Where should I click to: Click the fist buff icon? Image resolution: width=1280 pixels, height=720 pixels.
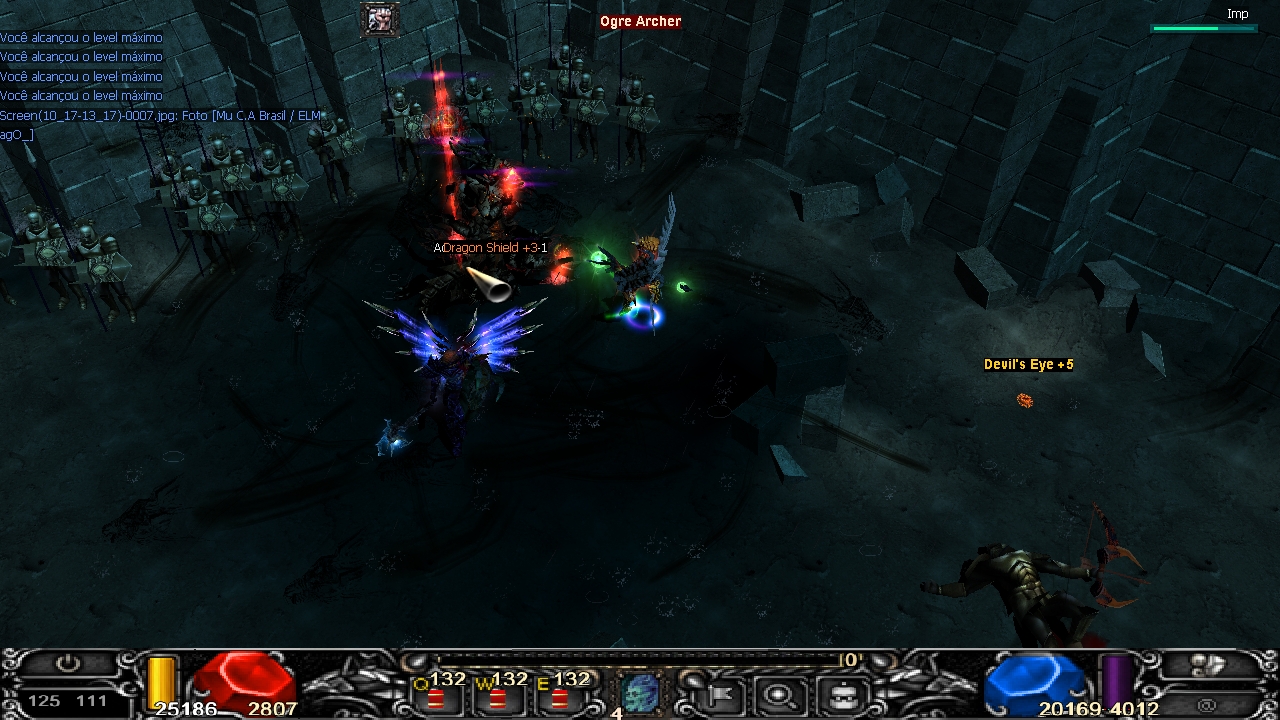click(380, 20)
